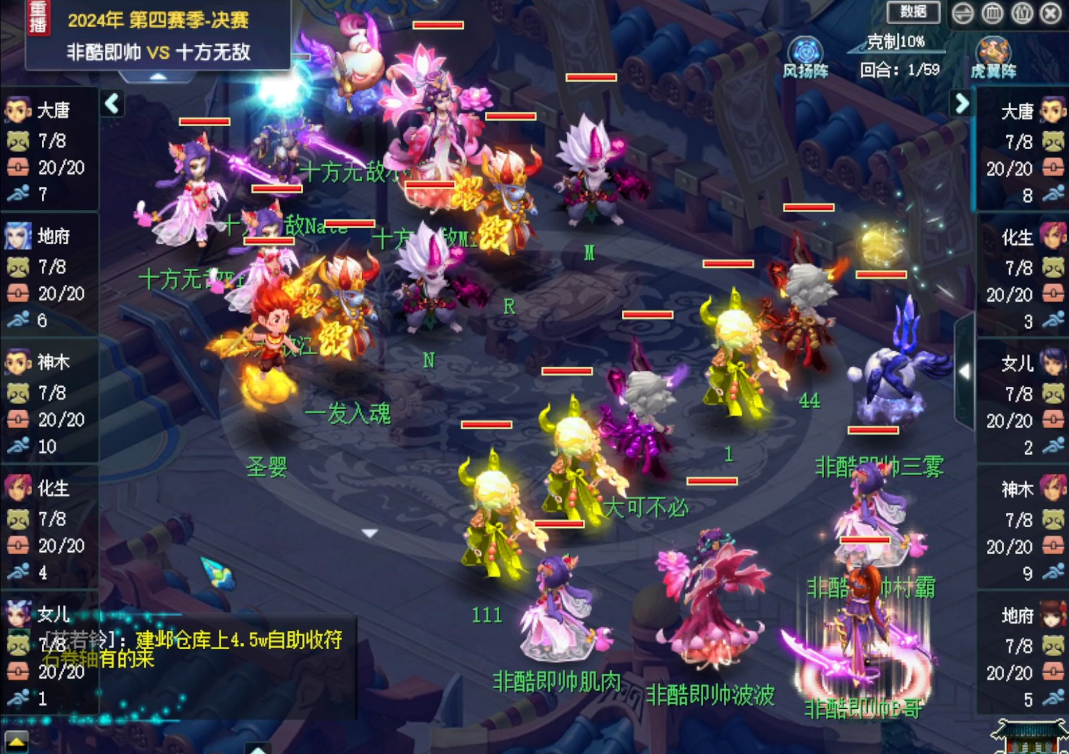1069x754 pixels.
Task: Close the replay with the X button
Action: pos(1050,13)
